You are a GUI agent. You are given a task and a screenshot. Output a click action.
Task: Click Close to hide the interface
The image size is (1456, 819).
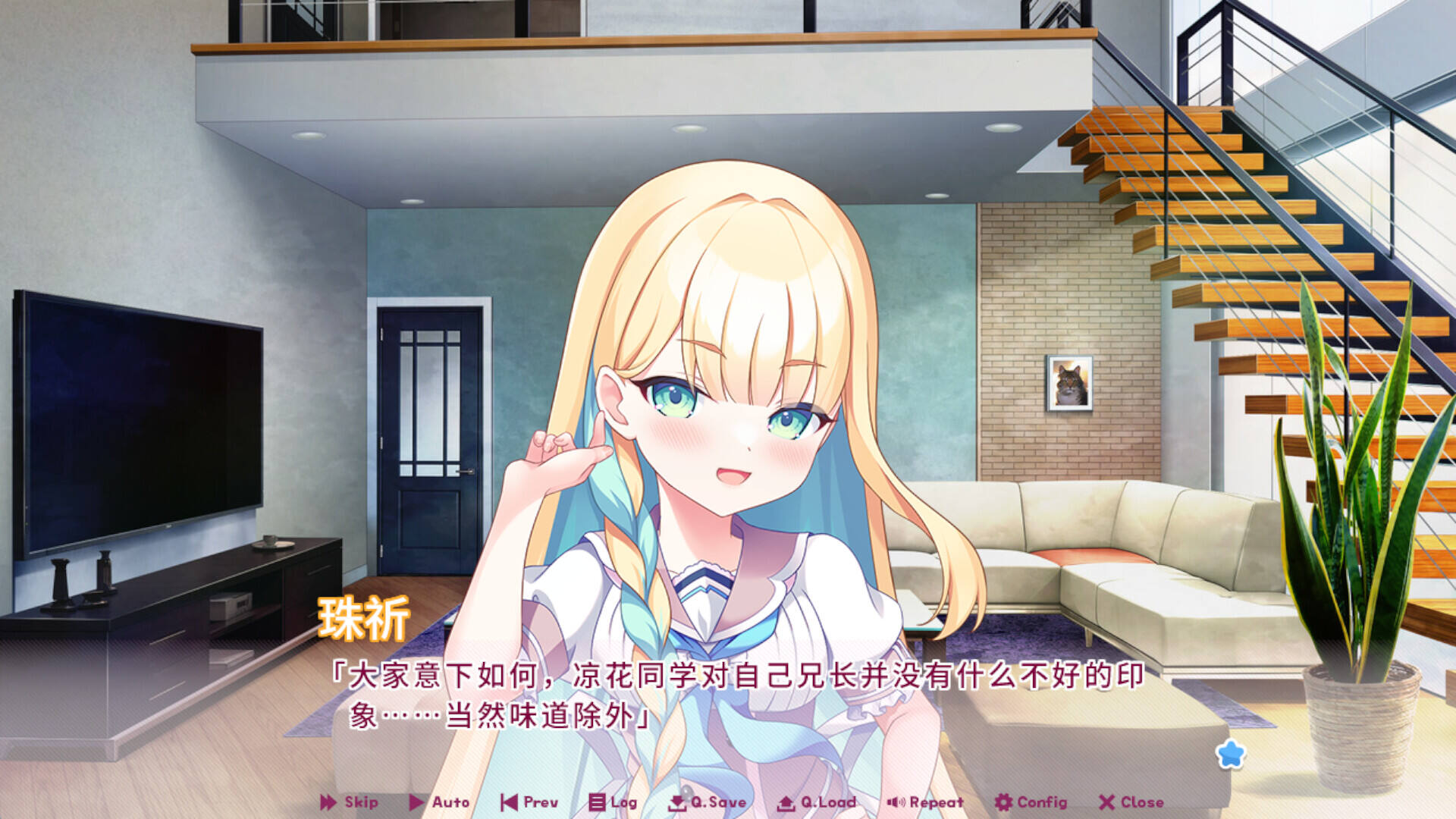coord(1140,802)
